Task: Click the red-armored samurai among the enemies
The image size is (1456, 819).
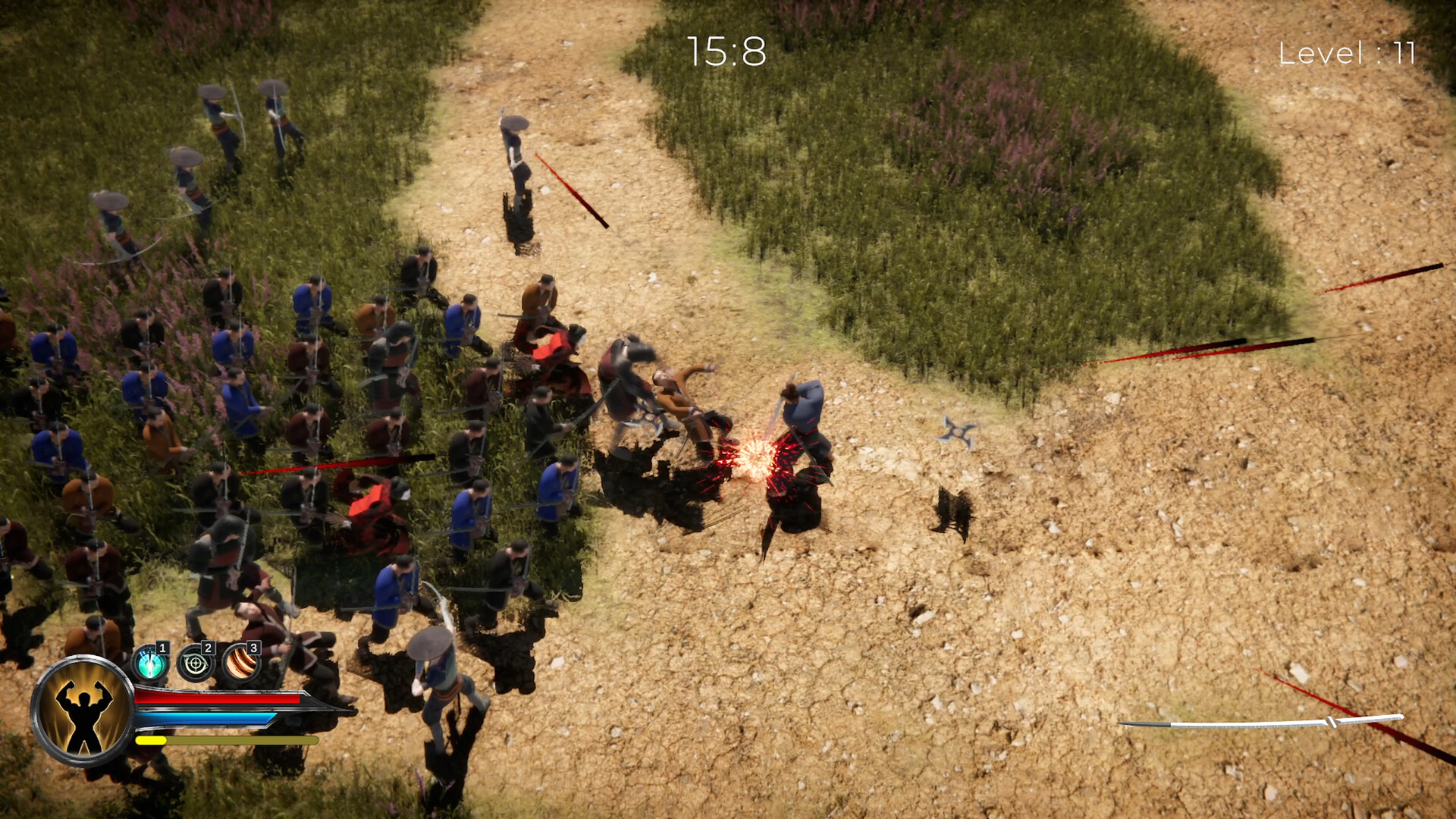Action: [x=368, y=504]
